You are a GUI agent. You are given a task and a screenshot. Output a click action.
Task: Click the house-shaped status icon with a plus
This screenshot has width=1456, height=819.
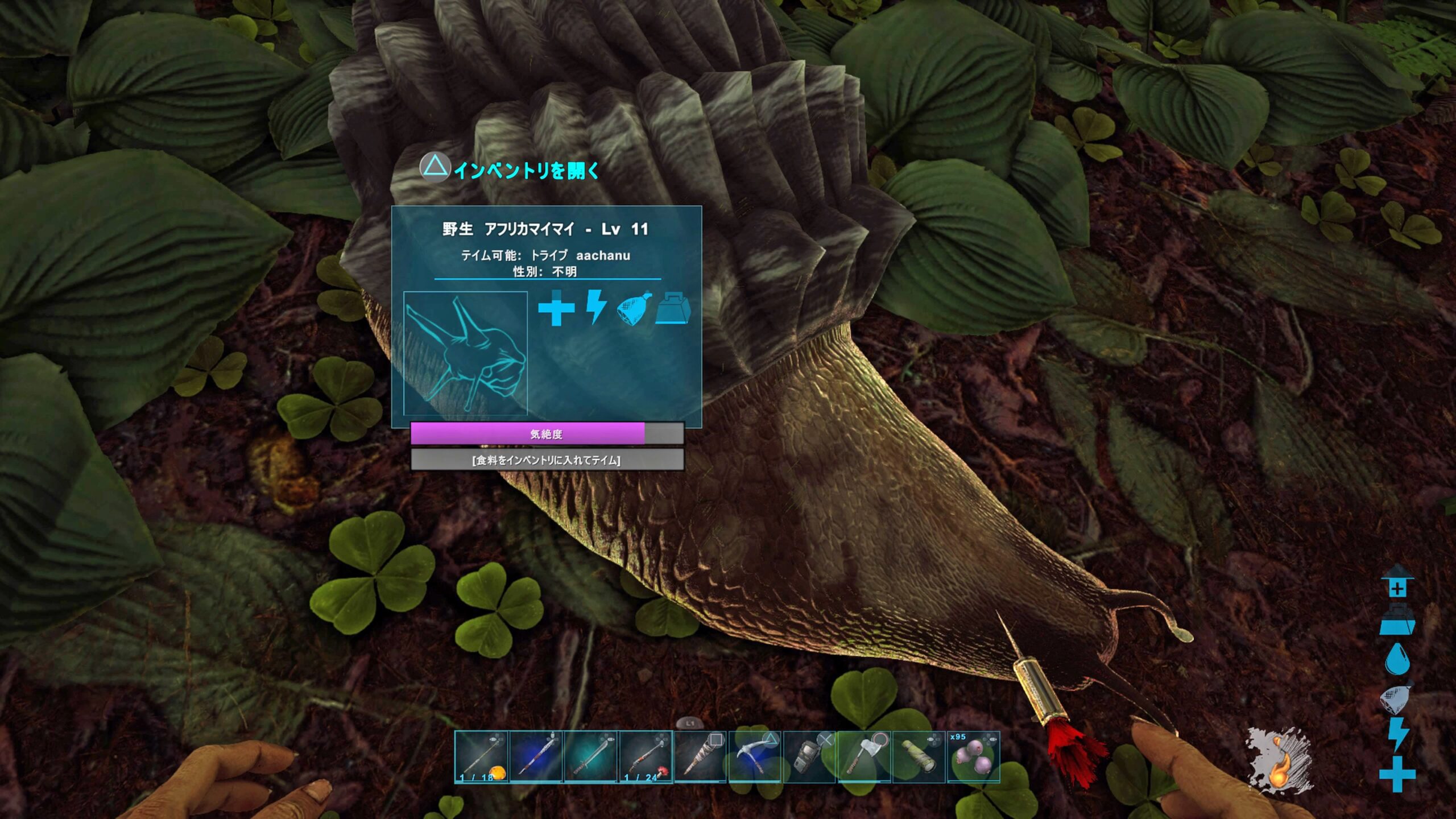tap(1397, 582)
